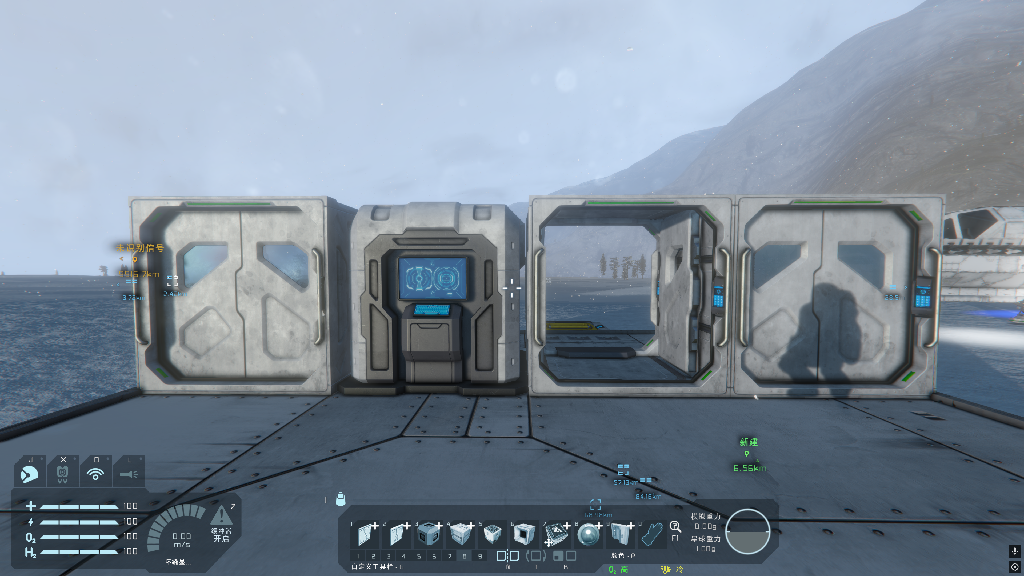1024x576 pixels.
Task: Click the circular target icon in corner
Action: (x=1014, y=566)
